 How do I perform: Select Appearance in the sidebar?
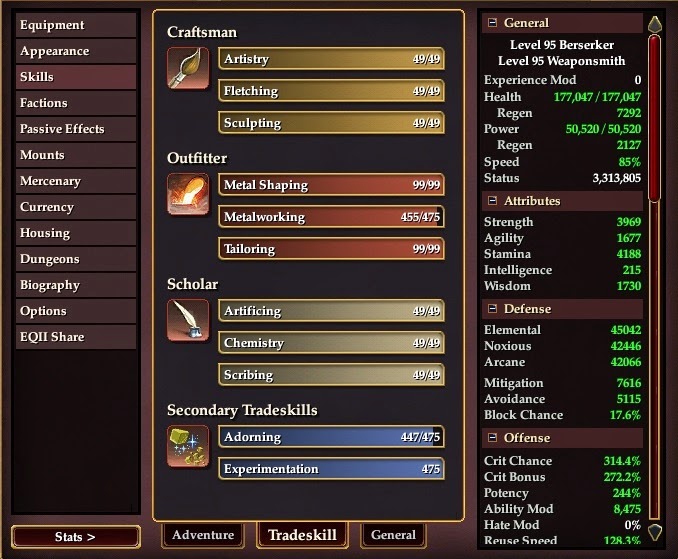point(76,51)
